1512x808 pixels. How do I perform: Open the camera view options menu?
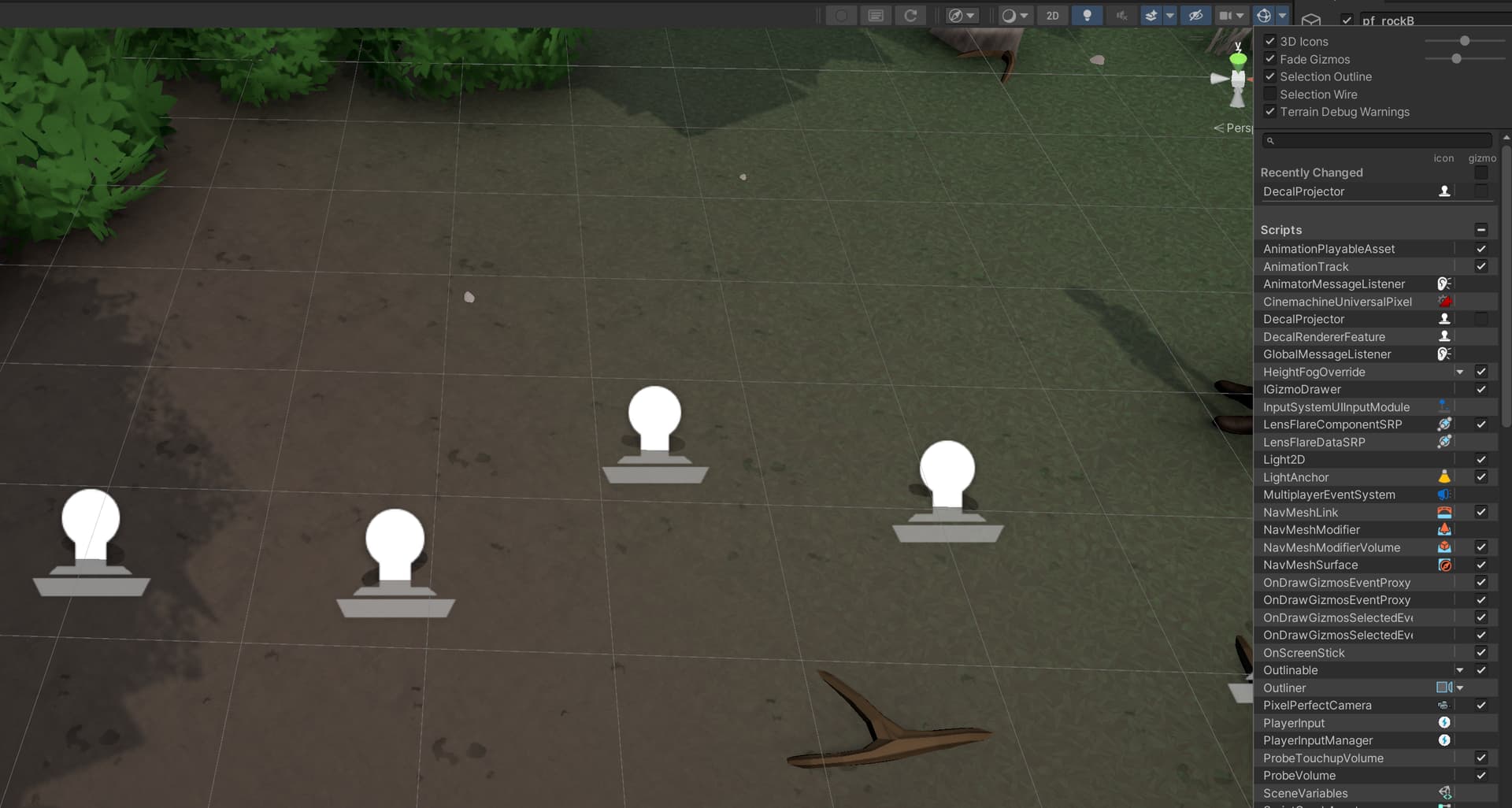coord(962,15)
